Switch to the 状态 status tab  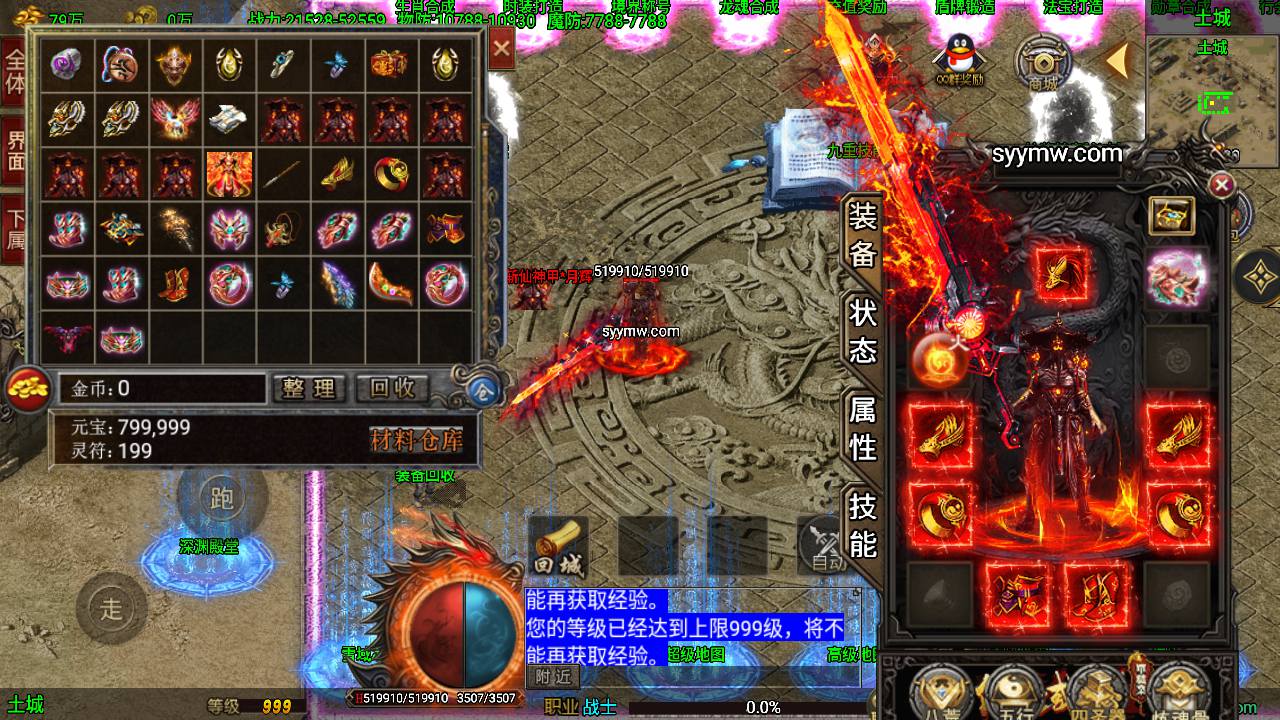(862, 331)
